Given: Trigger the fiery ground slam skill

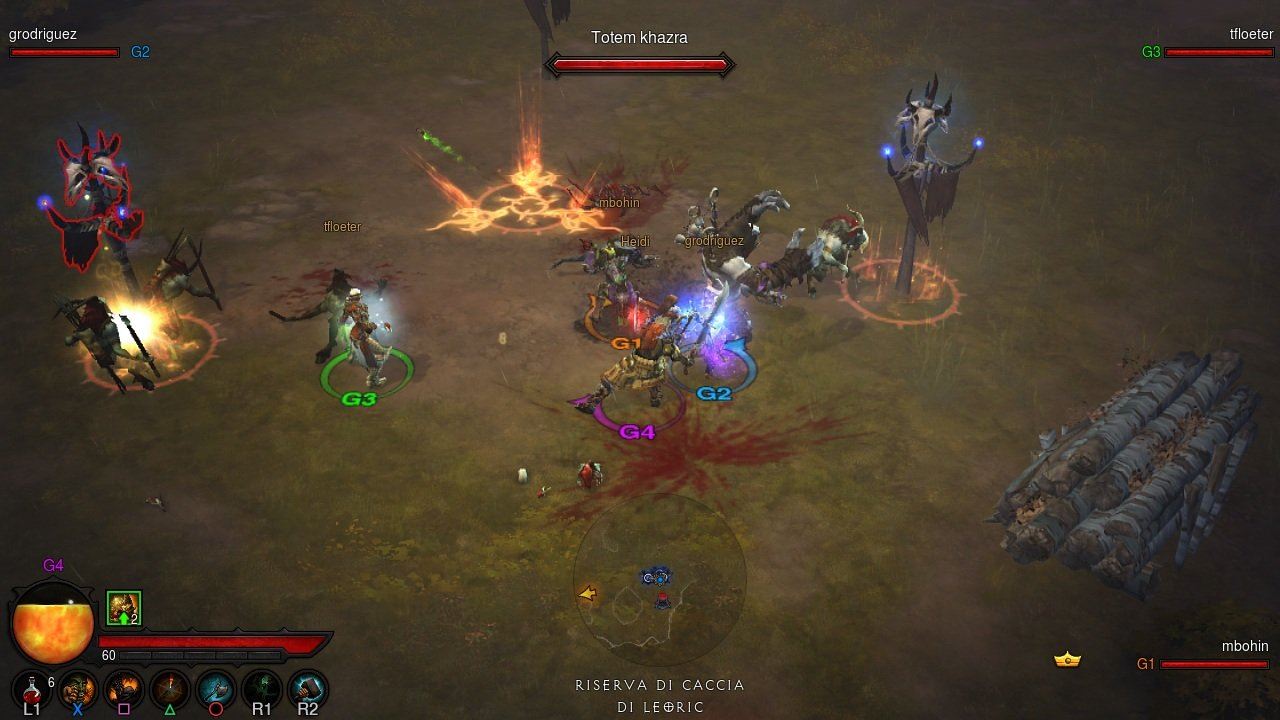Looking at the screenshot, I should point(124,689).
